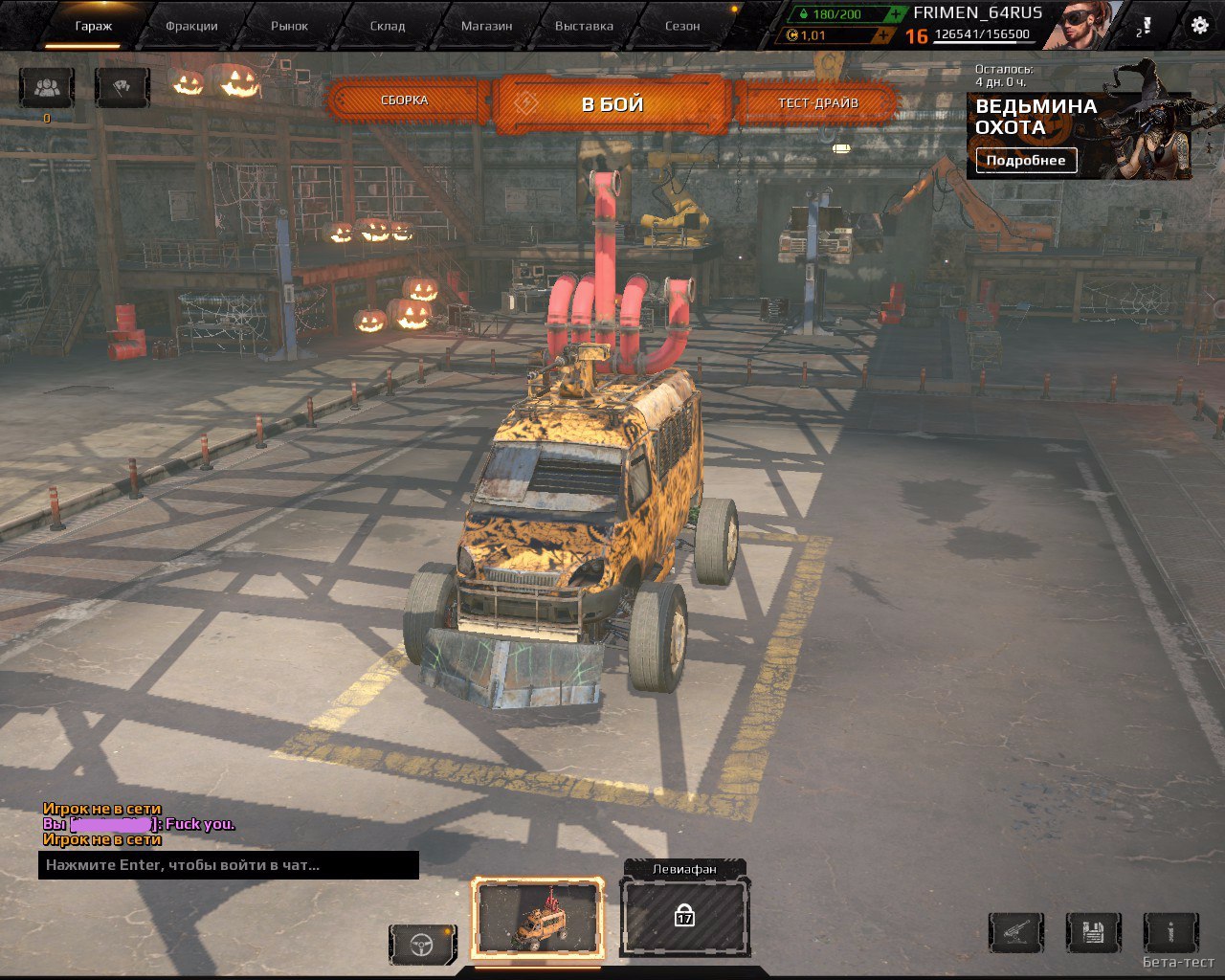Open the artillery cannon icon at bottom right
The width and height of the screenshot is (1225, 980).
pyautogui.click(x=1016, y=932)
